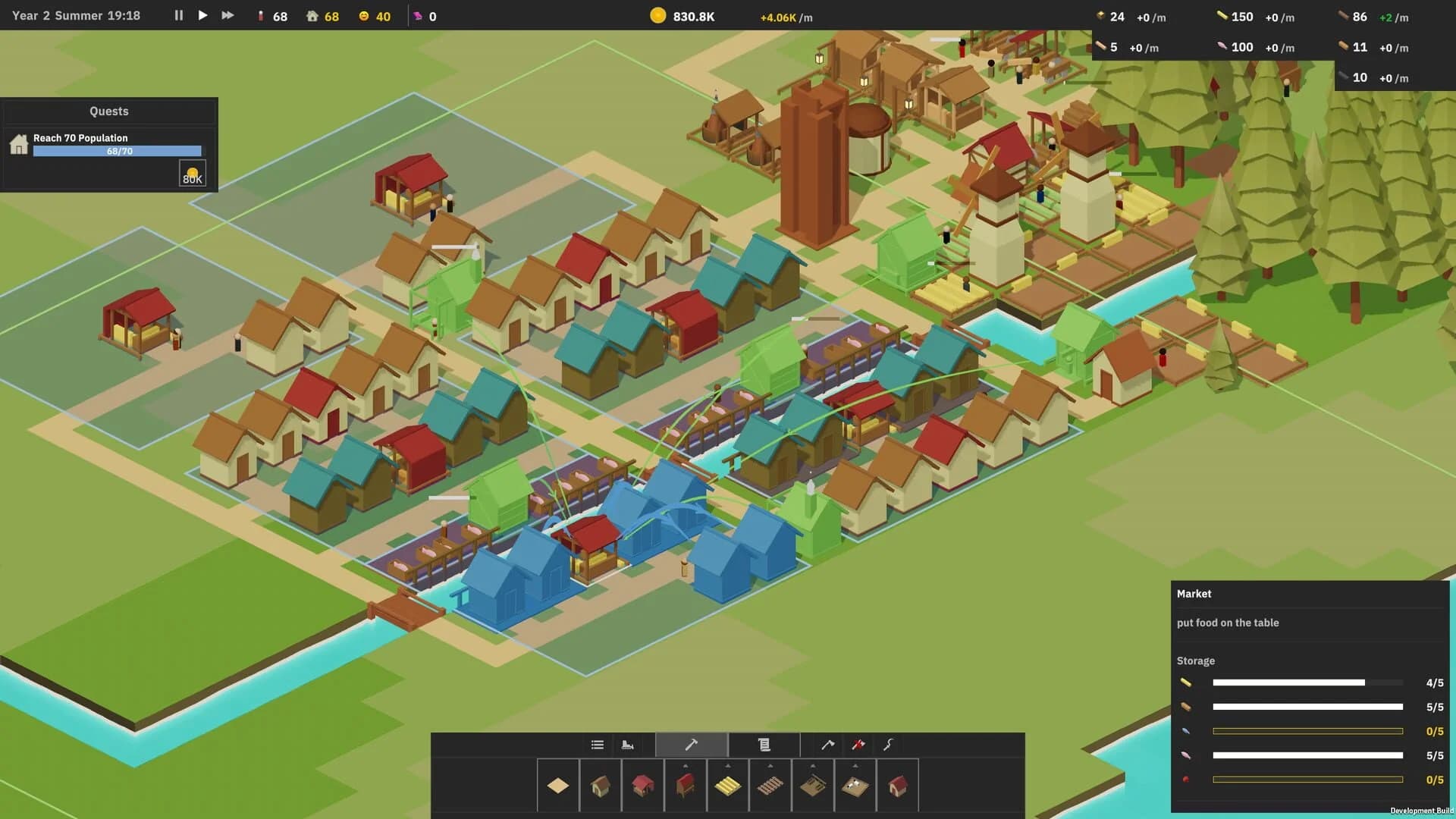1456x819 pixels.
Task: Open the scroll orders panel icon
Action: point(764,745)
